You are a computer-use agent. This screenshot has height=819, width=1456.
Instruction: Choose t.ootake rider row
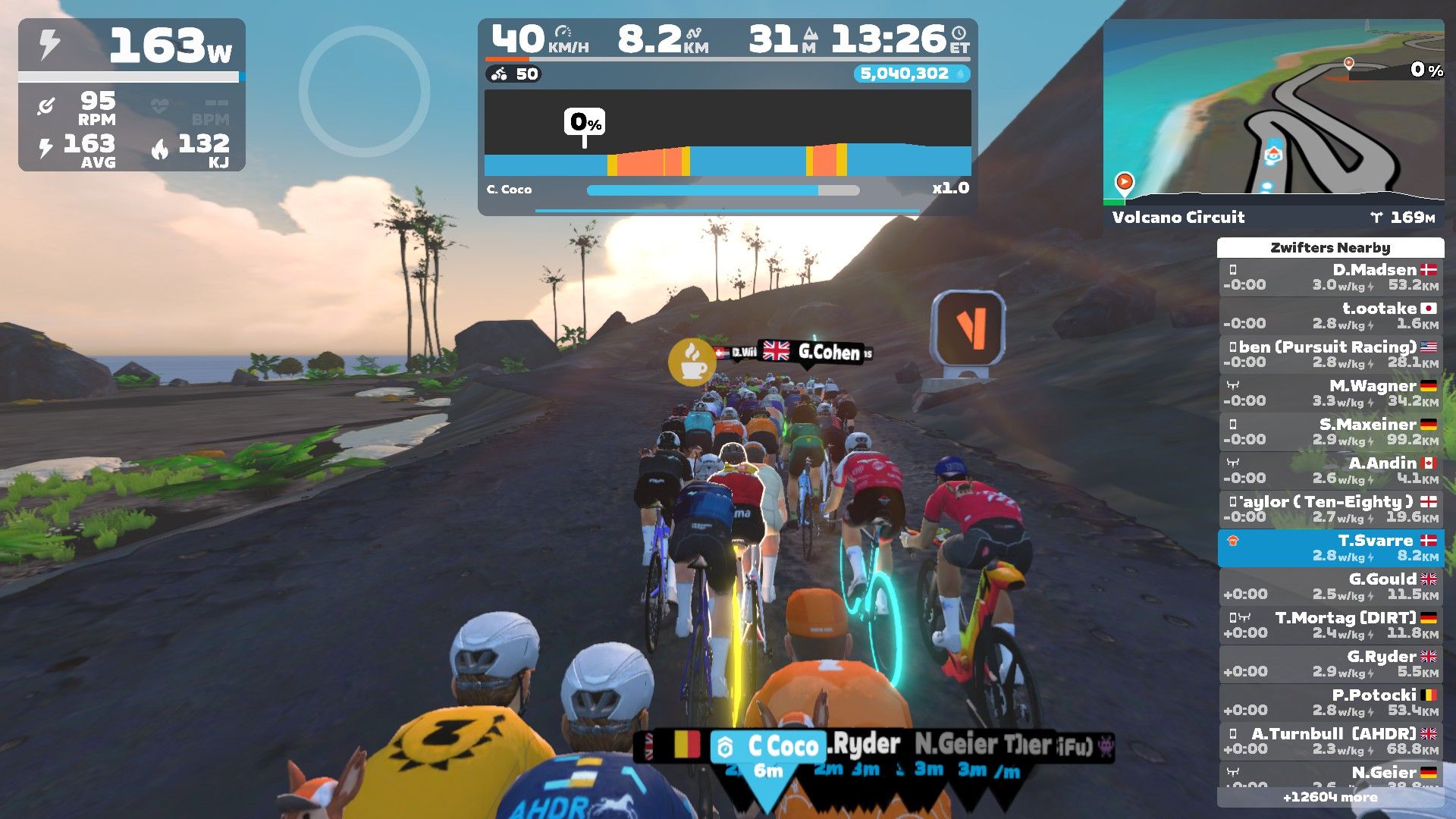[x=1331, y=316]
